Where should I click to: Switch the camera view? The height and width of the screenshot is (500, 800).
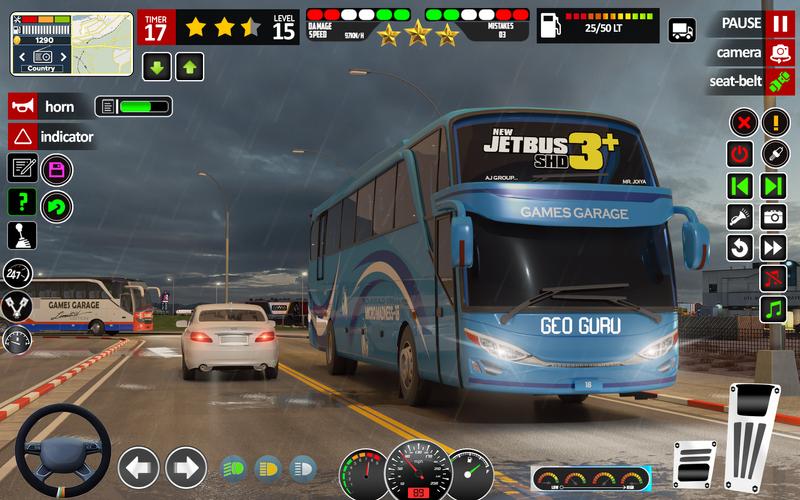[x=779, y=52]
